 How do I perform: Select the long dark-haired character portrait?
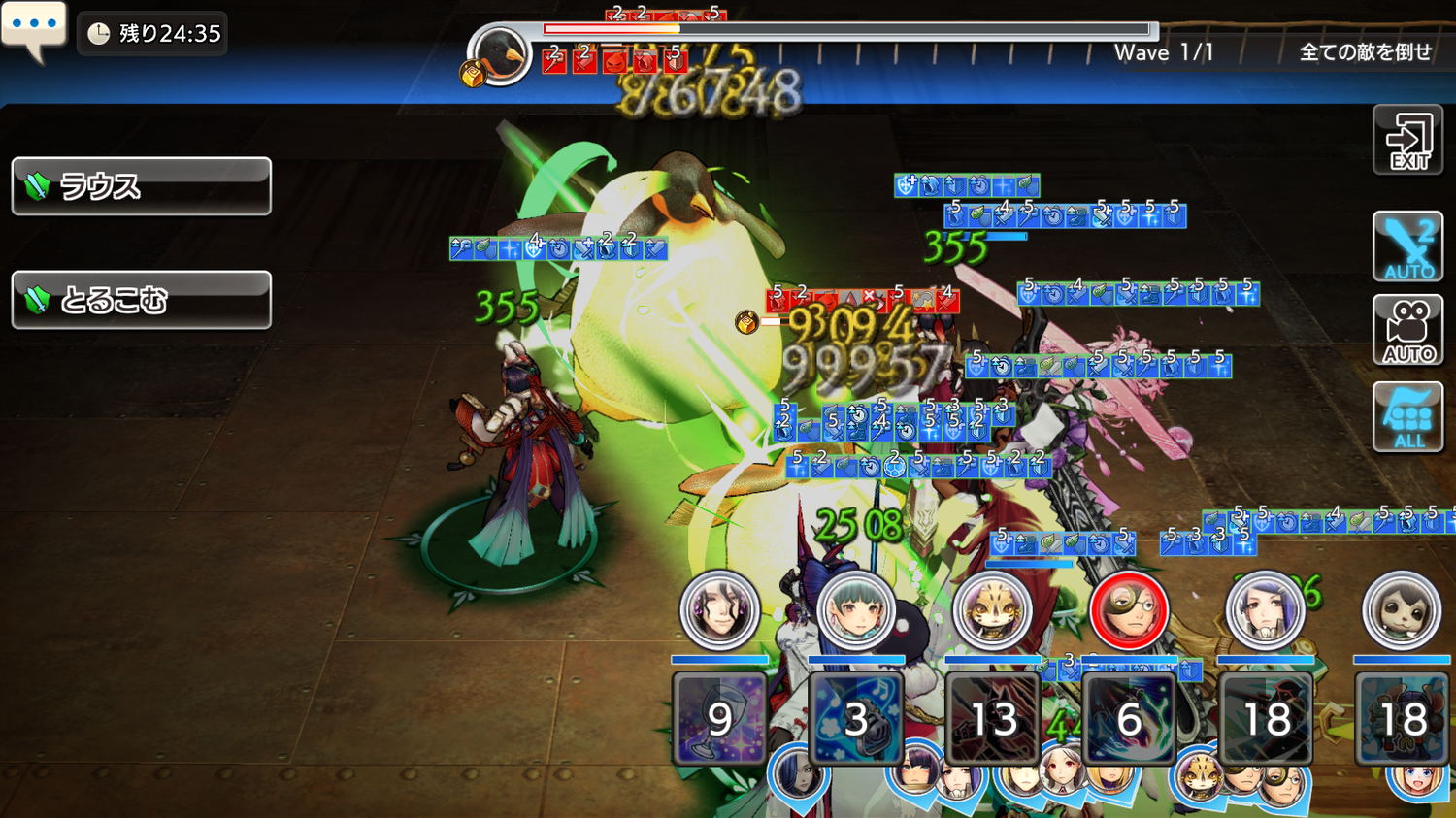719,610
